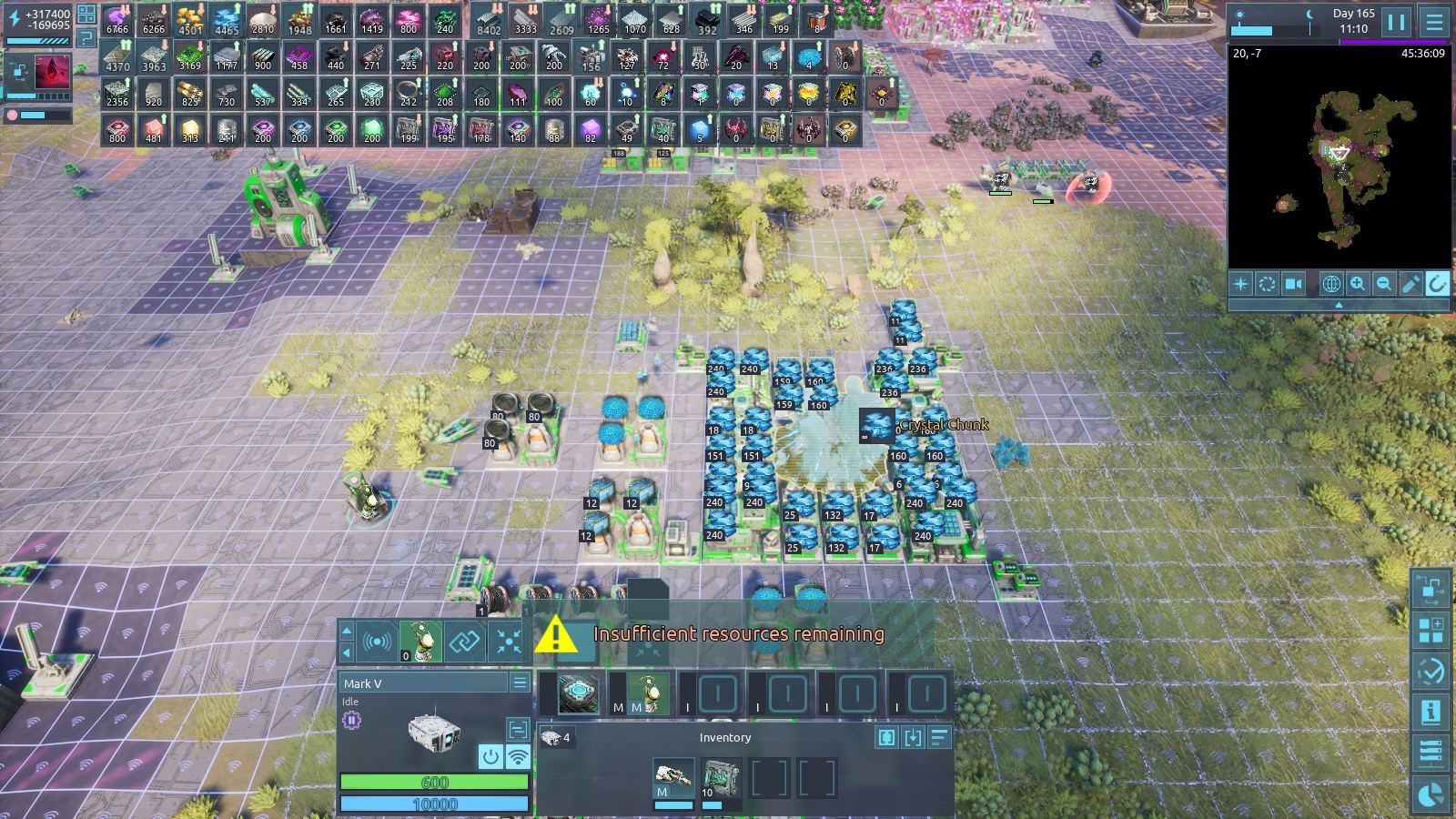Click the minimap zoom-in magnifier
This screenshot has height=819, width=1456.
[1357, 284]
